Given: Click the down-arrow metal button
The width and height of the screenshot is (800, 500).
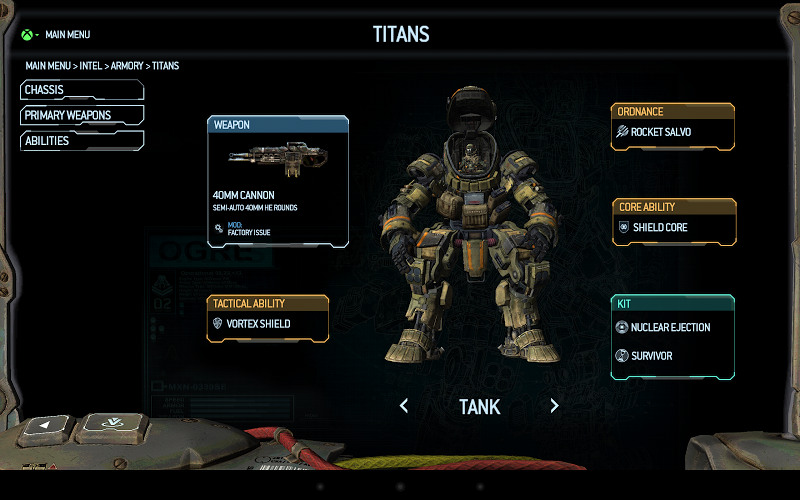Looking at the screenshot, I should point(113,425).
